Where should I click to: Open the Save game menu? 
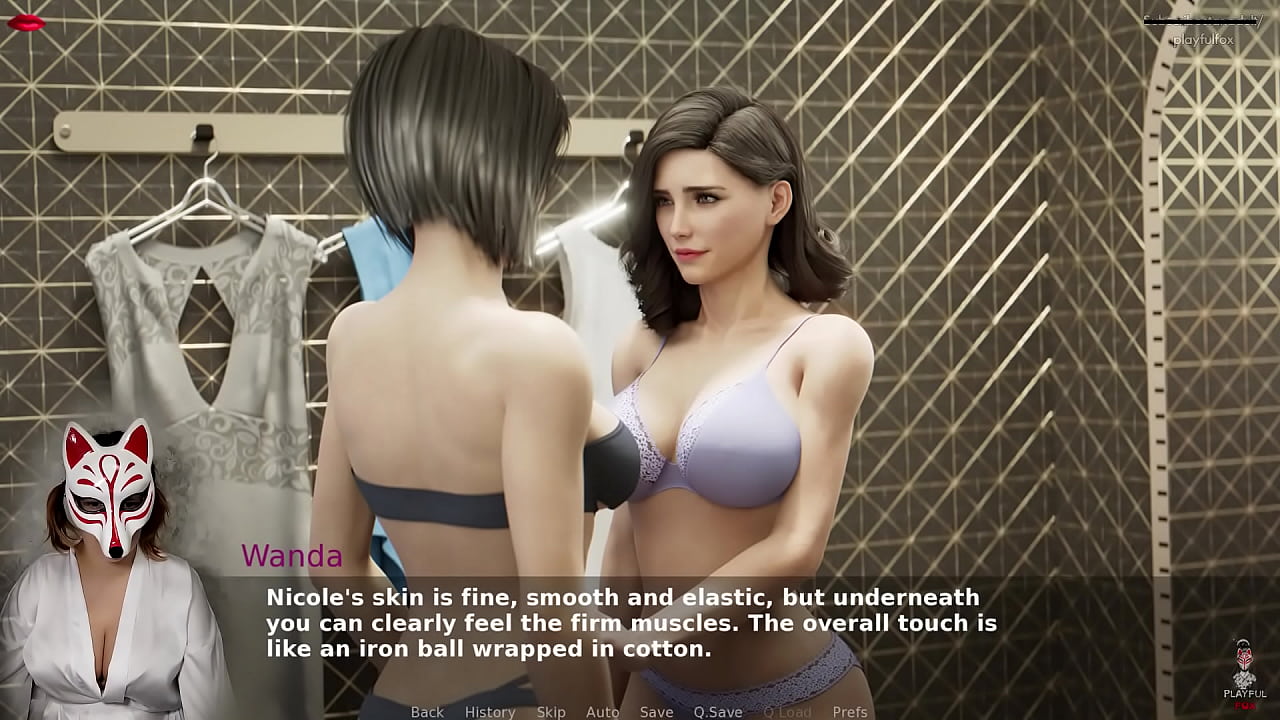point(656,711)
